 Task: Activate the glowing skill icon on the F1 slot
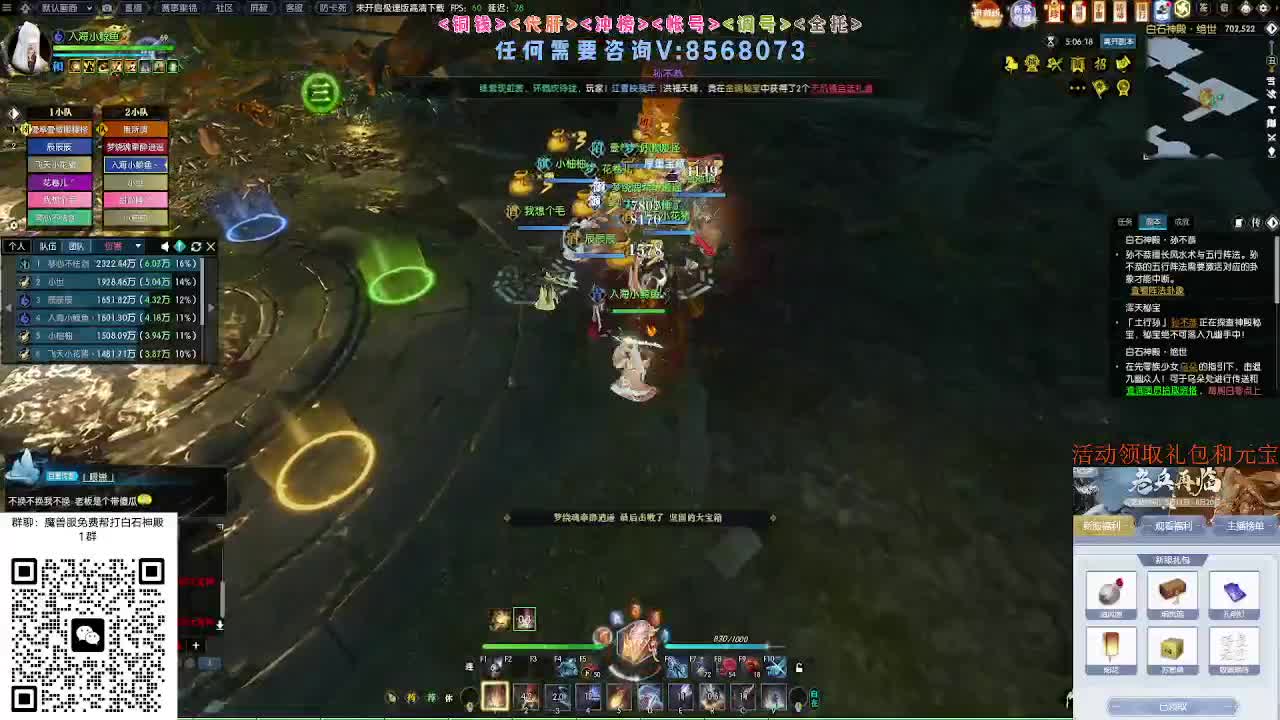tap(496, 696)
